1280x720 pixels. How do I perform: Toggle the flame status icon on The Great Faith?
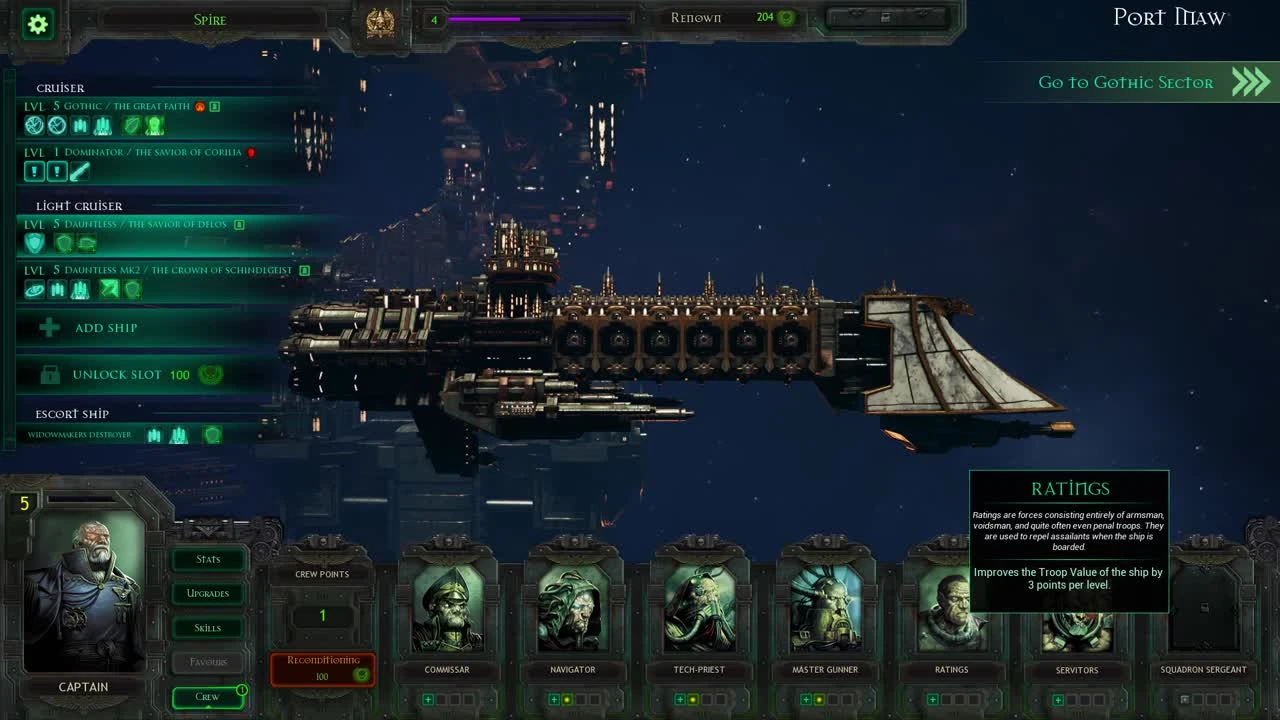pos(200,106)
